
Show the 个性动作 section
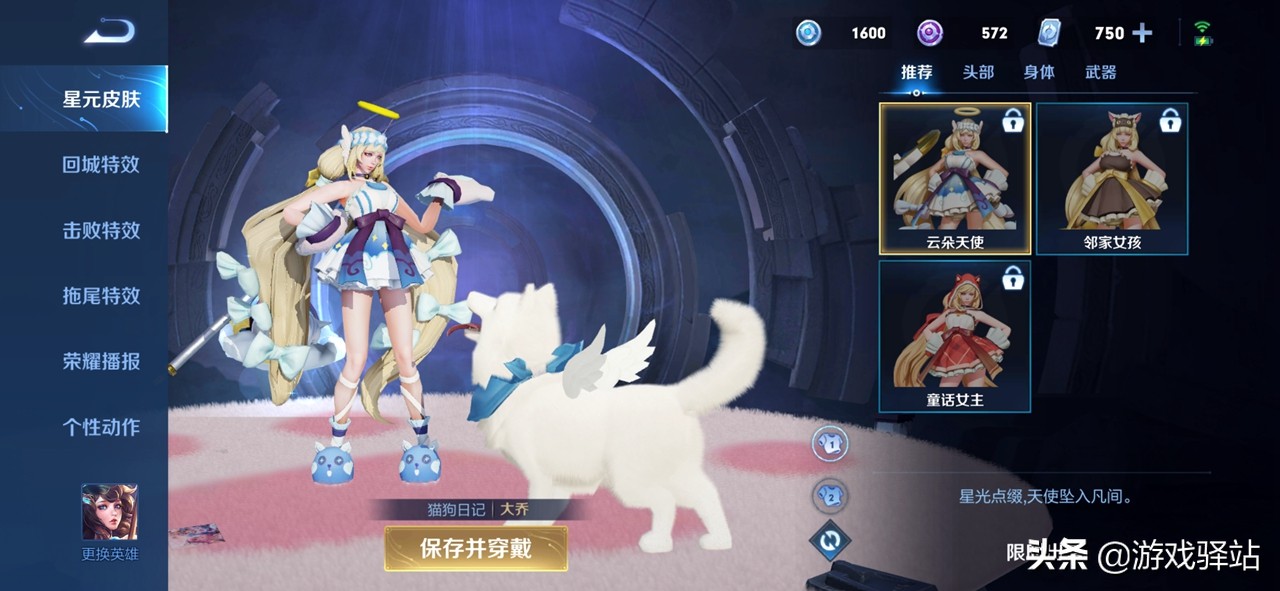[x=101, y=427]
